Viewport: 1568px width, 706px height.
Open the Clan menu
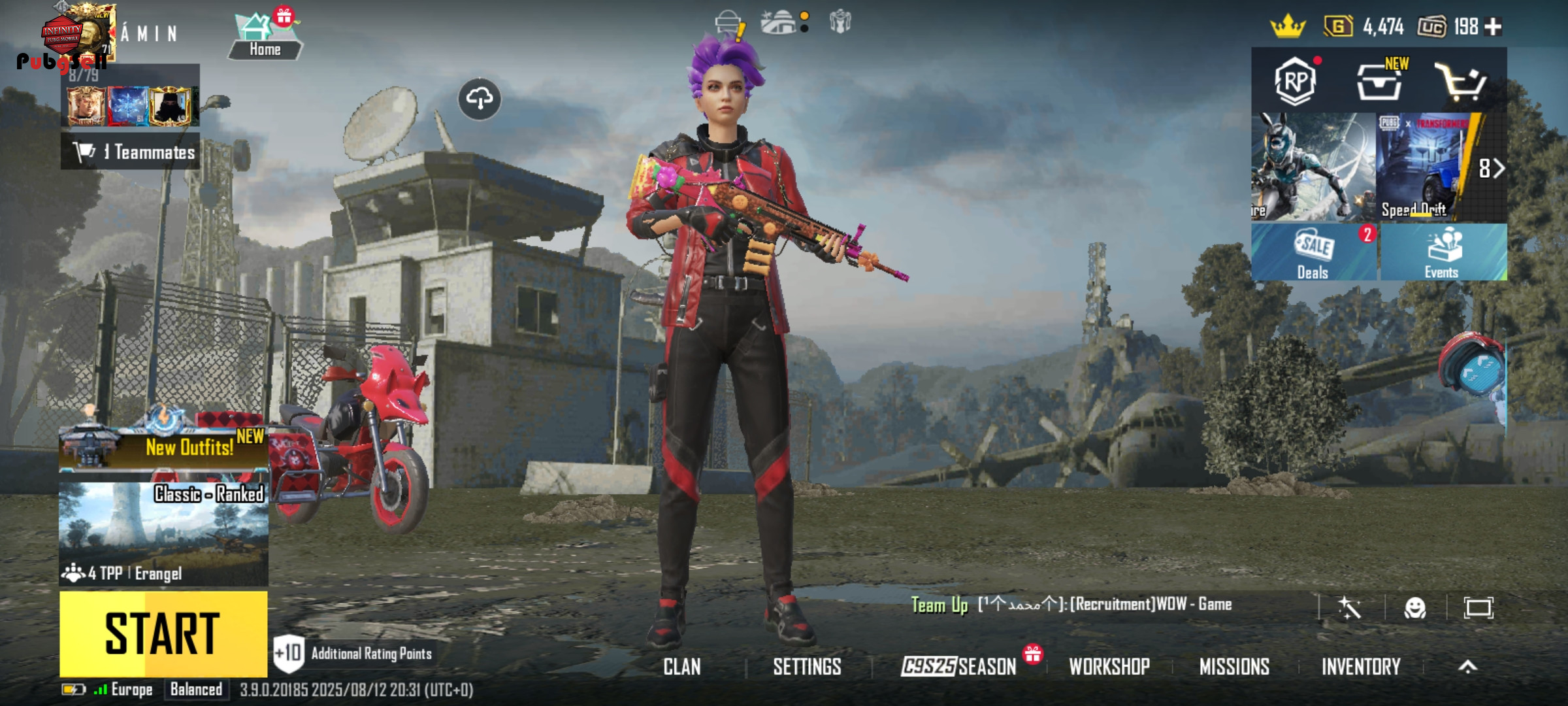(682, 667)
